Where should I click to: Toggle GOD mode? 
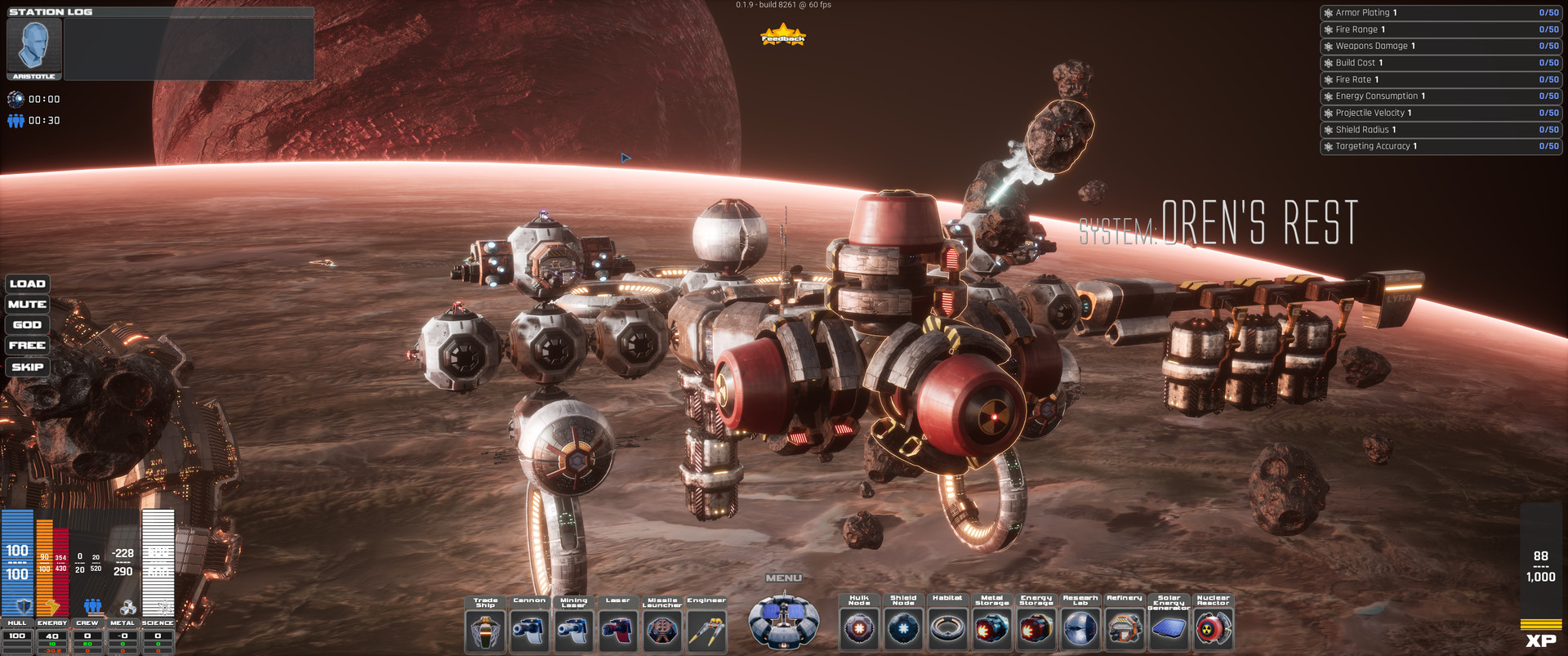(x=27, y=324)
